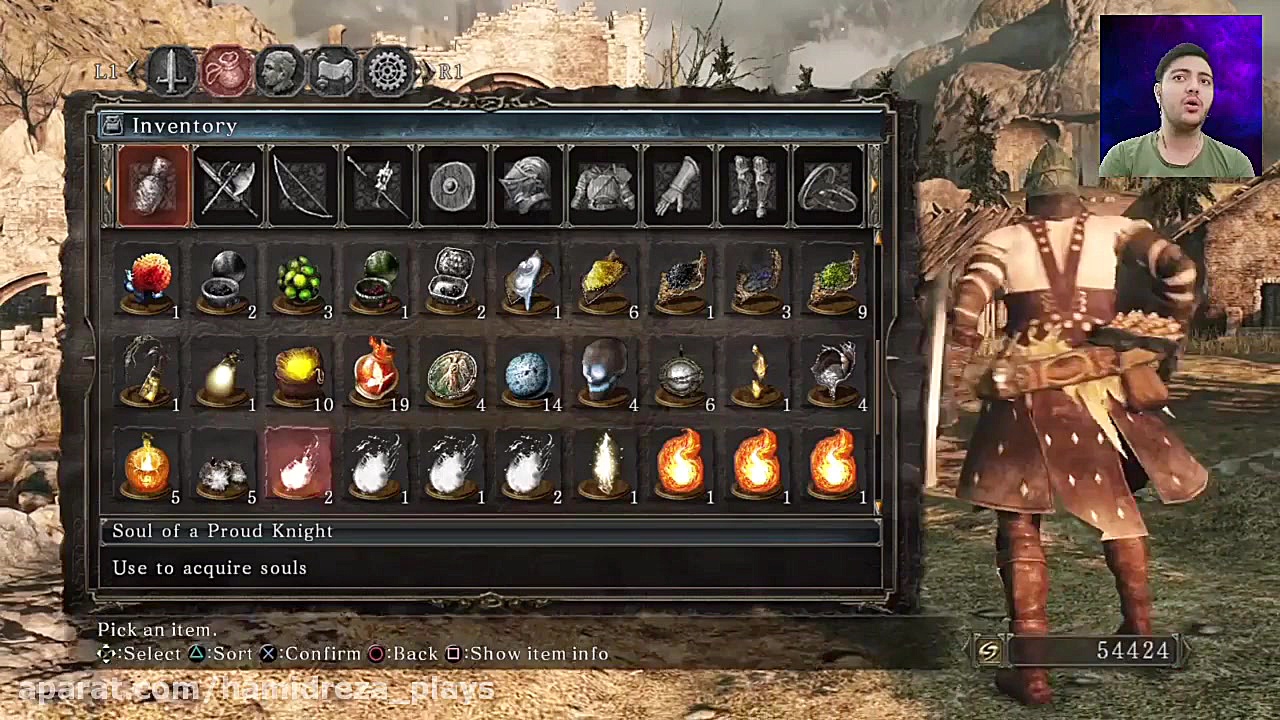
Task: Advance categories with the right golden arrow
Action: (x=874, y=186)
